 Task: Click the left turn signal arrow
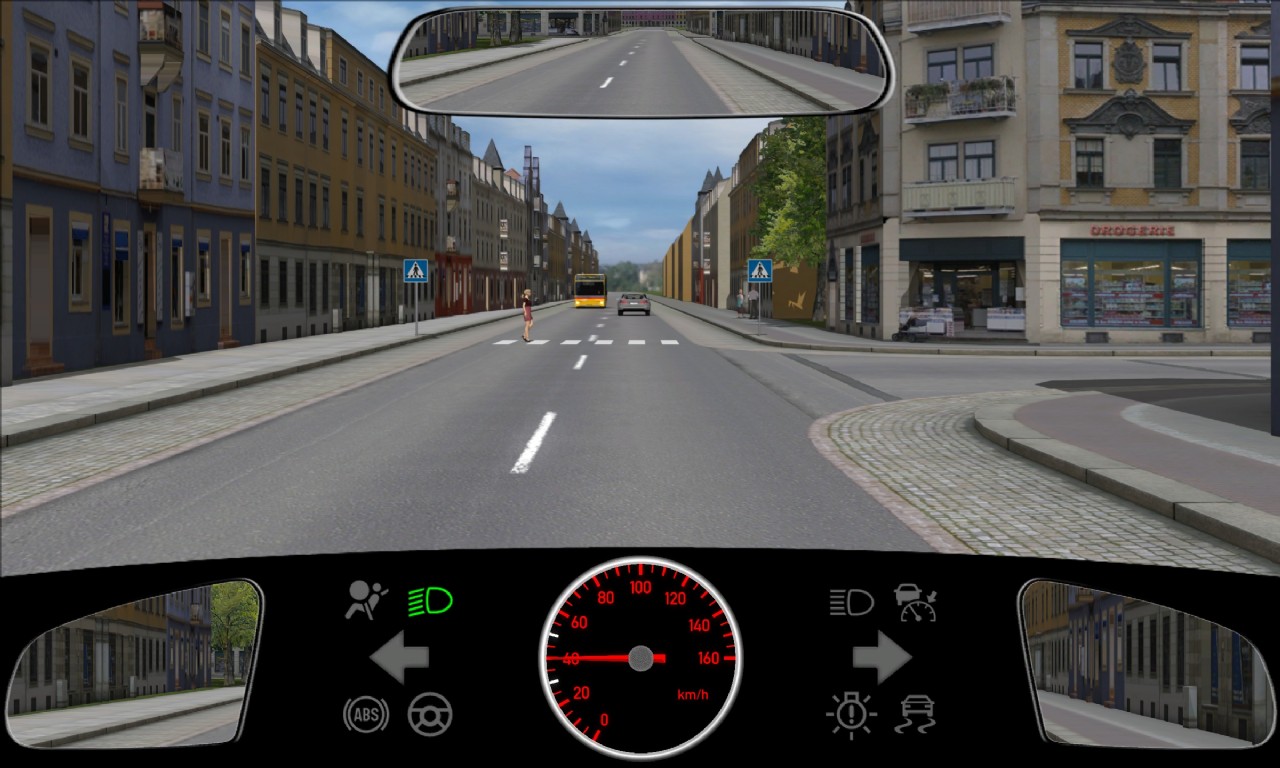399,657
